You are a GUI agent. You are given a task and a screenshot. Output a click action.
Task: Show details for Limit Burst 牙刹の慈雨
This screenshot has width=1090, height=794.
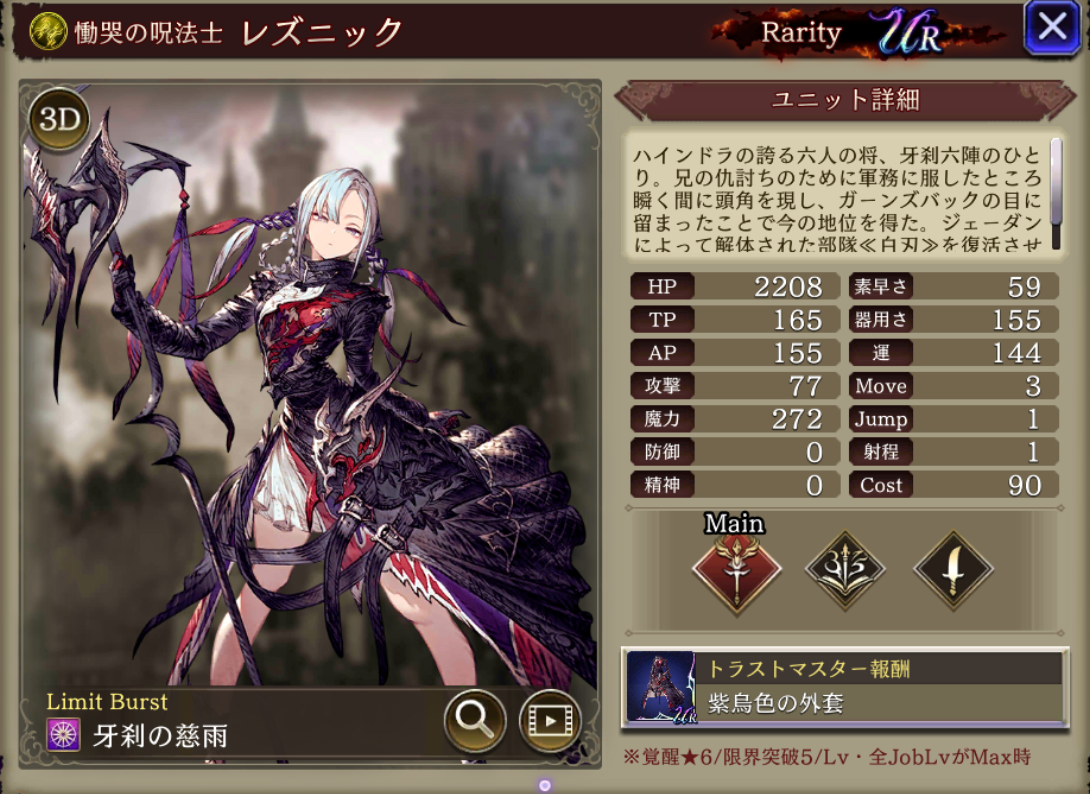tap(160, 736)
